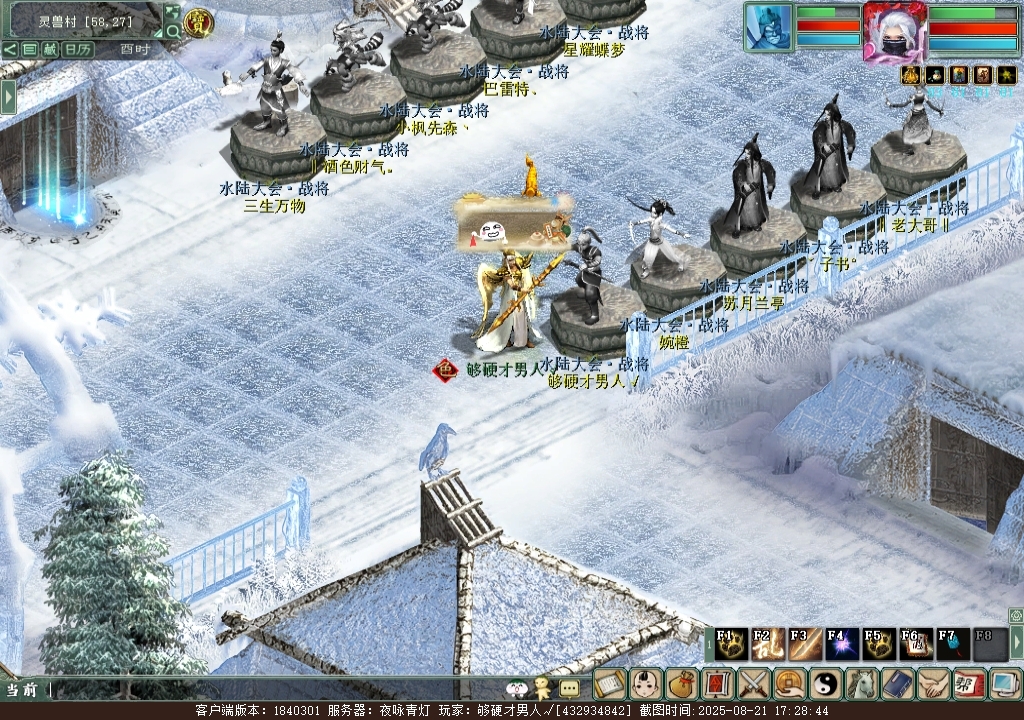
Task: Open the 日历 calendar button
Action: 78,49
